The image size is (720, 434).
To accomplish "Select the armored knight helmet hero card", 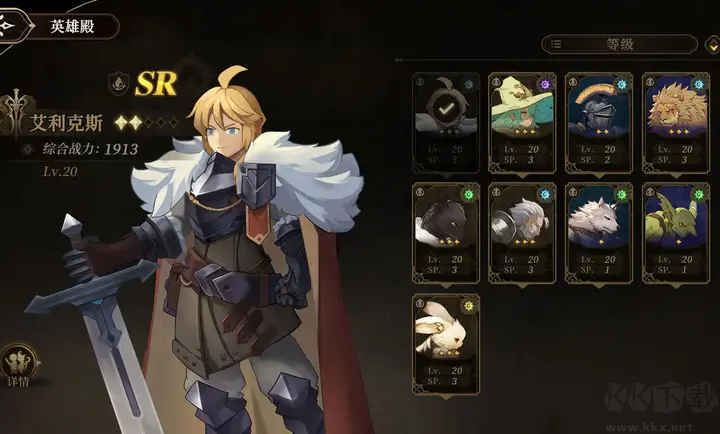I will (598, 119).
